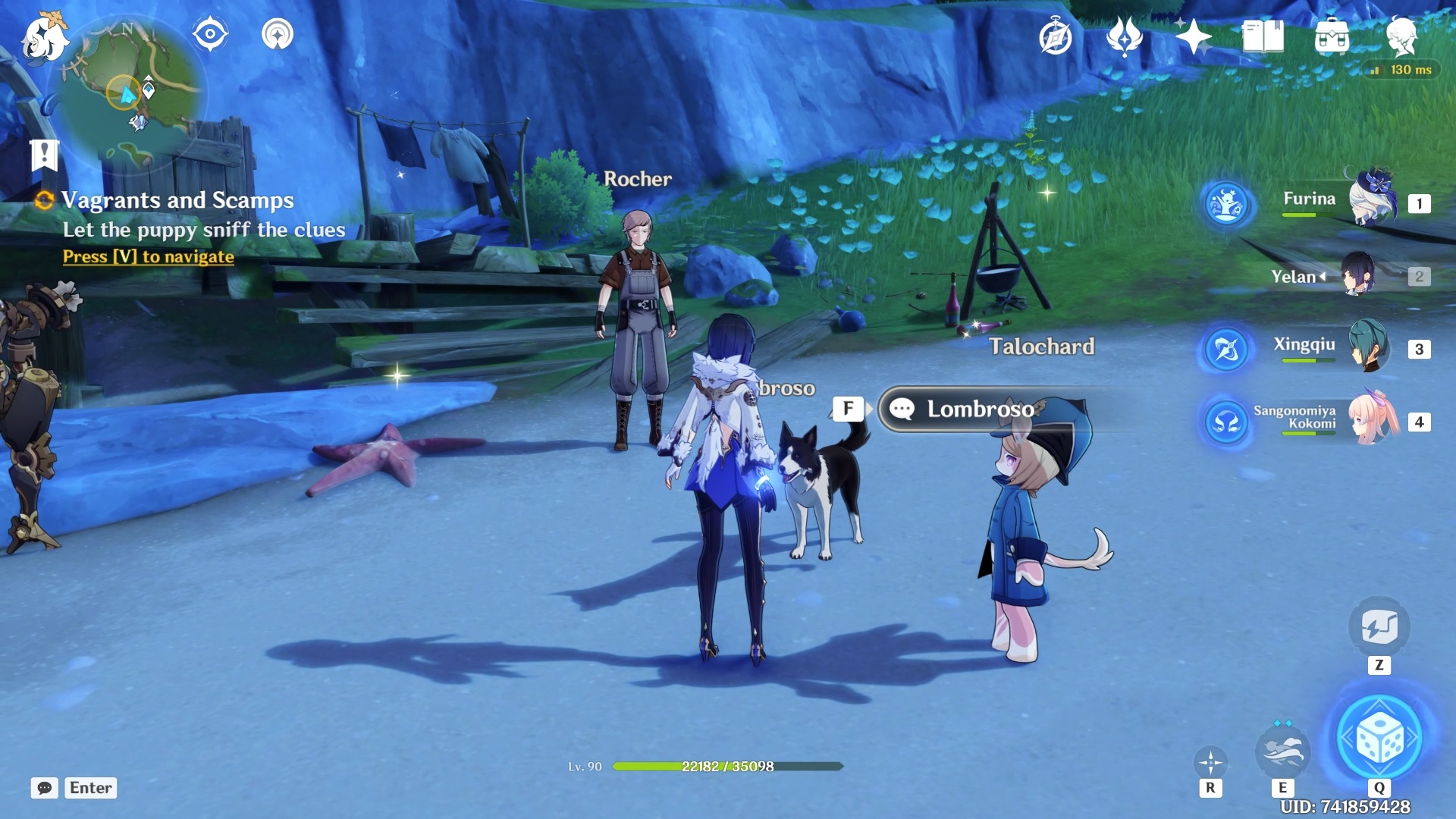
Task: Open the battle pass flame icon
Action: [1124, 36]
